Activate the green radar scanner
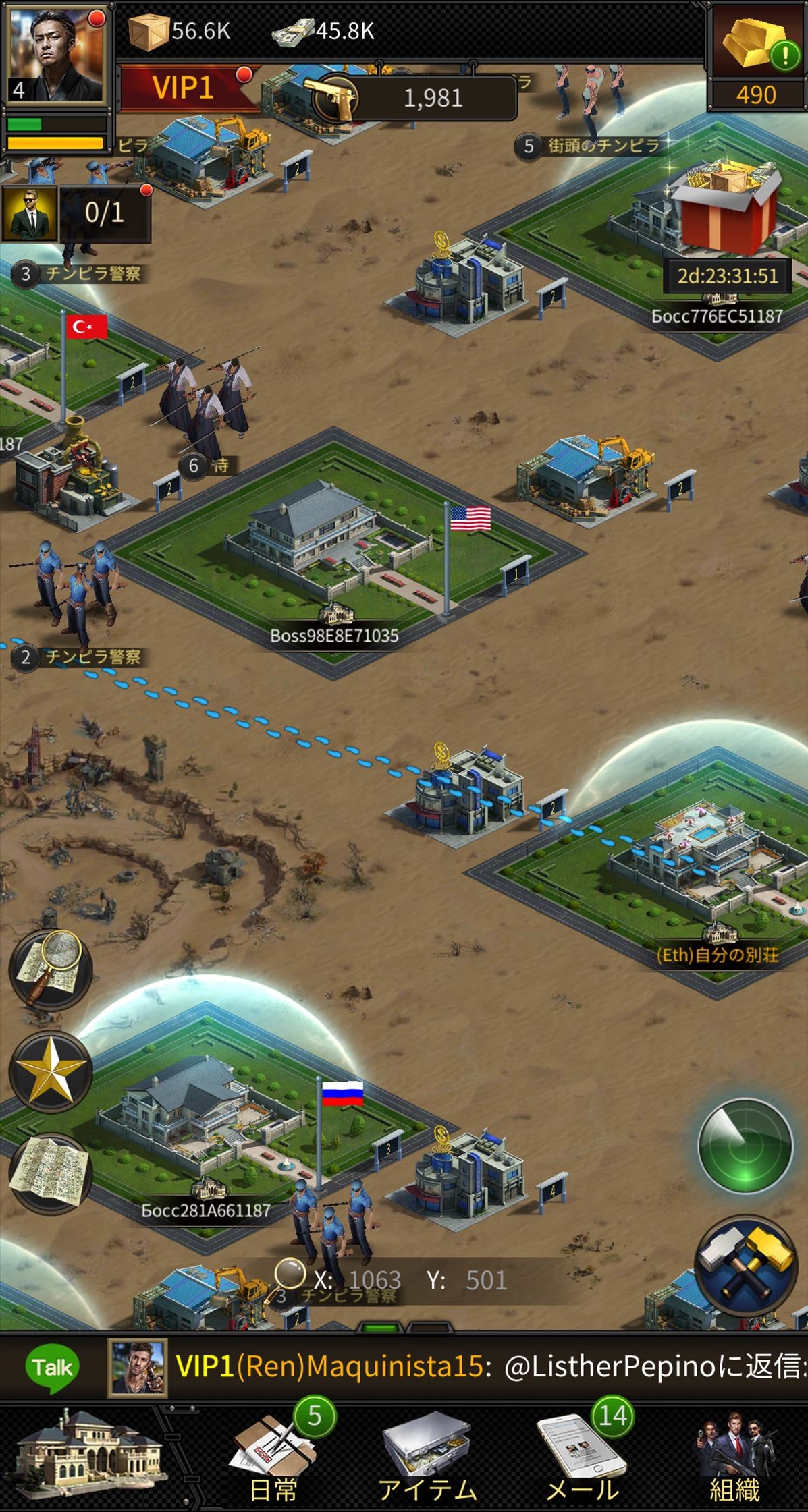 (x=745, y=1146)
